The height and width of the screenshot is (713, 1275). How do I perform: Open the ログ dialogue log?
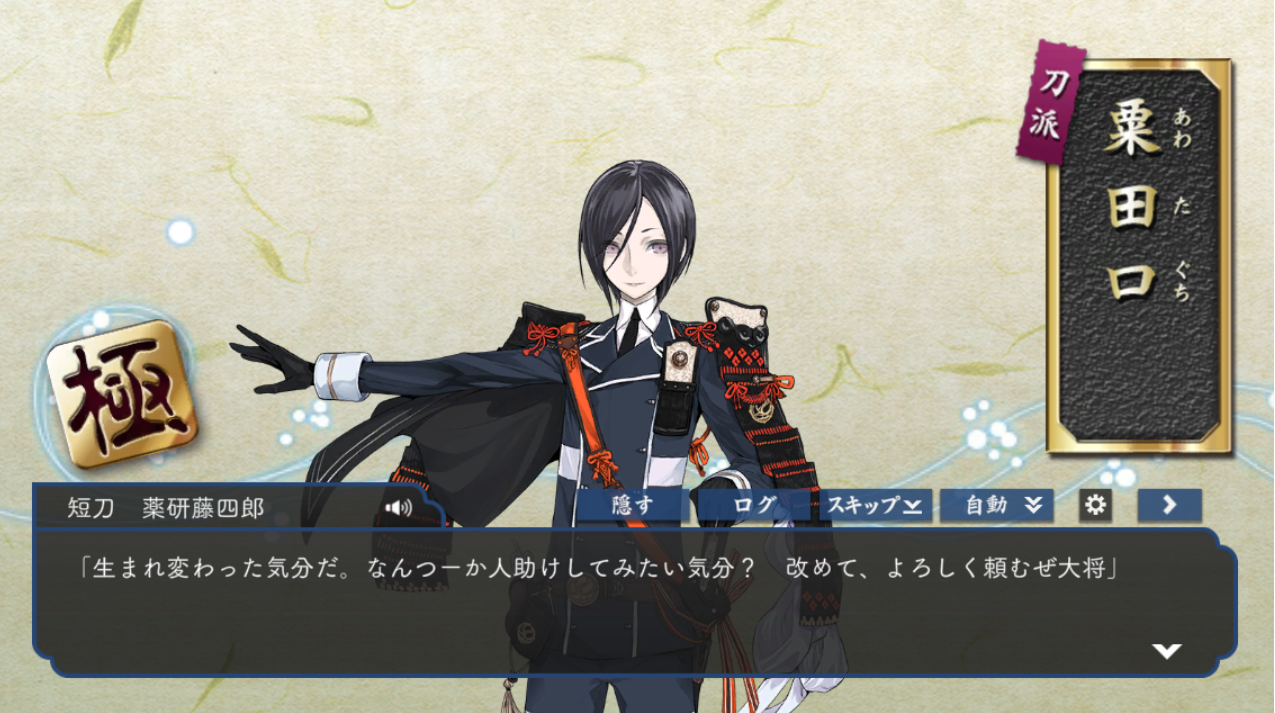755,506
